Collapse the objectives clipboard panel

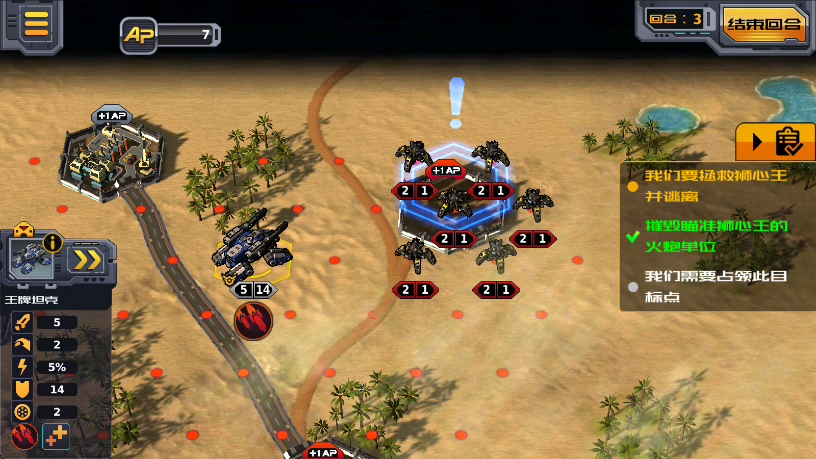pos(775,142)
